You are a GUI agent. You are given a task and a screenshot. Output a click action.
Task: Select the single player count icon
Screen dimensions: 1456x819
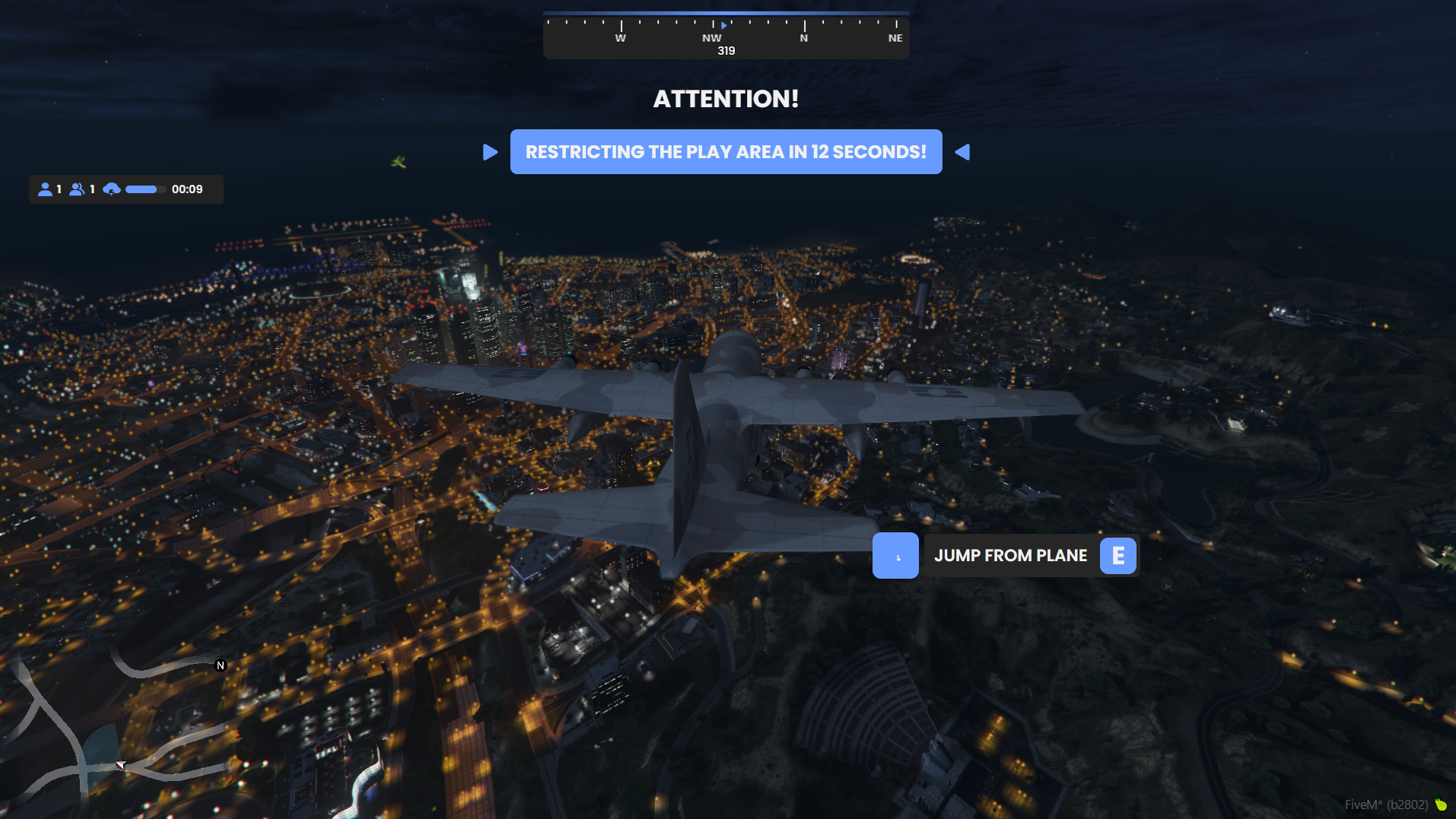coord(45,189)
